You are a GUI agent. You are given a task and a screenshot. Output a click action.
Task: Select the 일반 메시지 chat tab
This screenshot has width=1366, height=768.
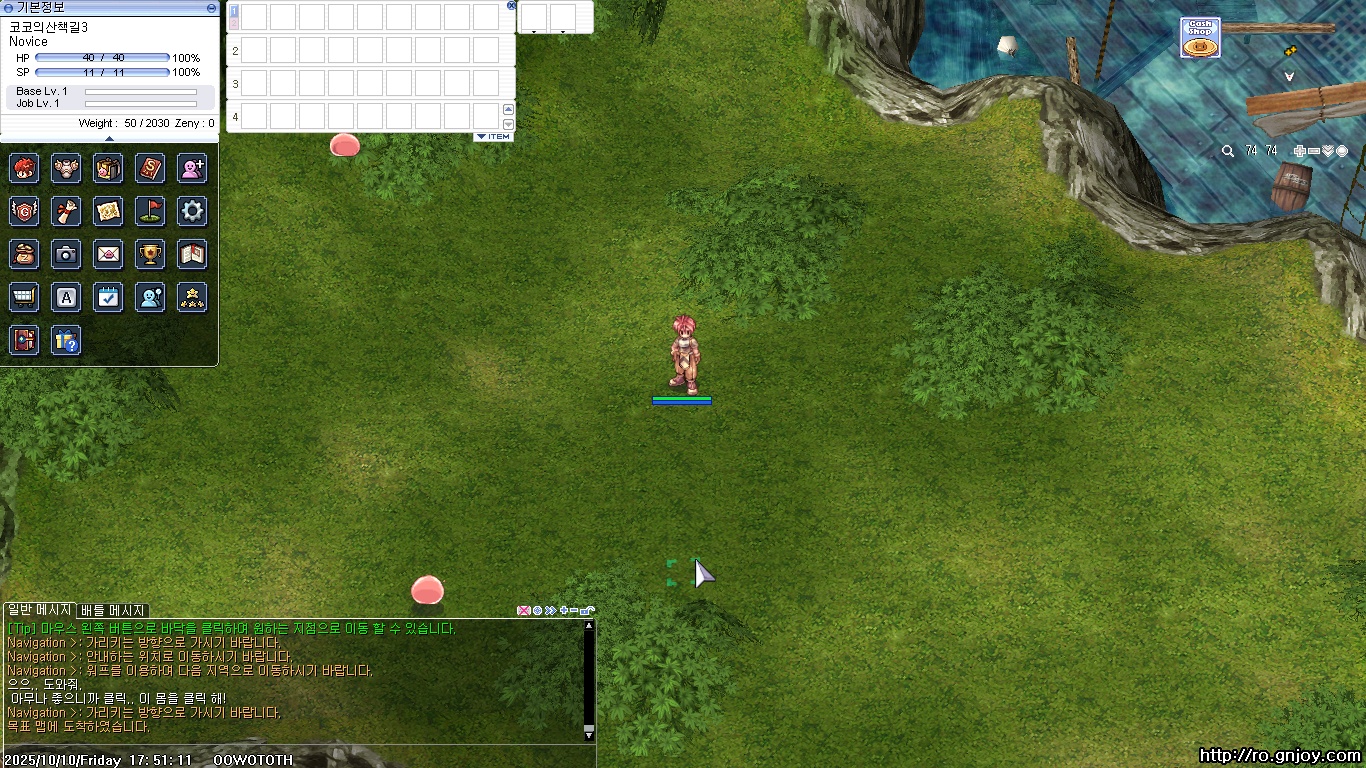39,610
